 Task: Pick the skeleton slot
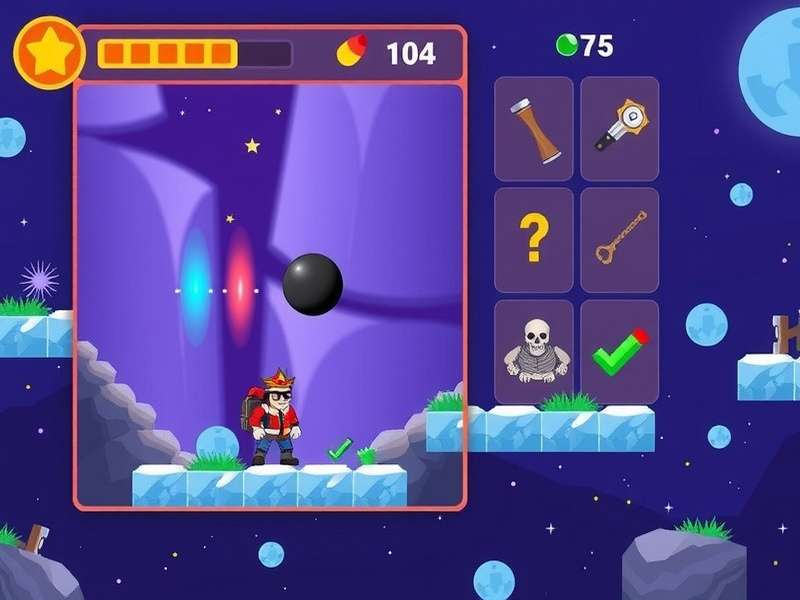coord(534,352)
